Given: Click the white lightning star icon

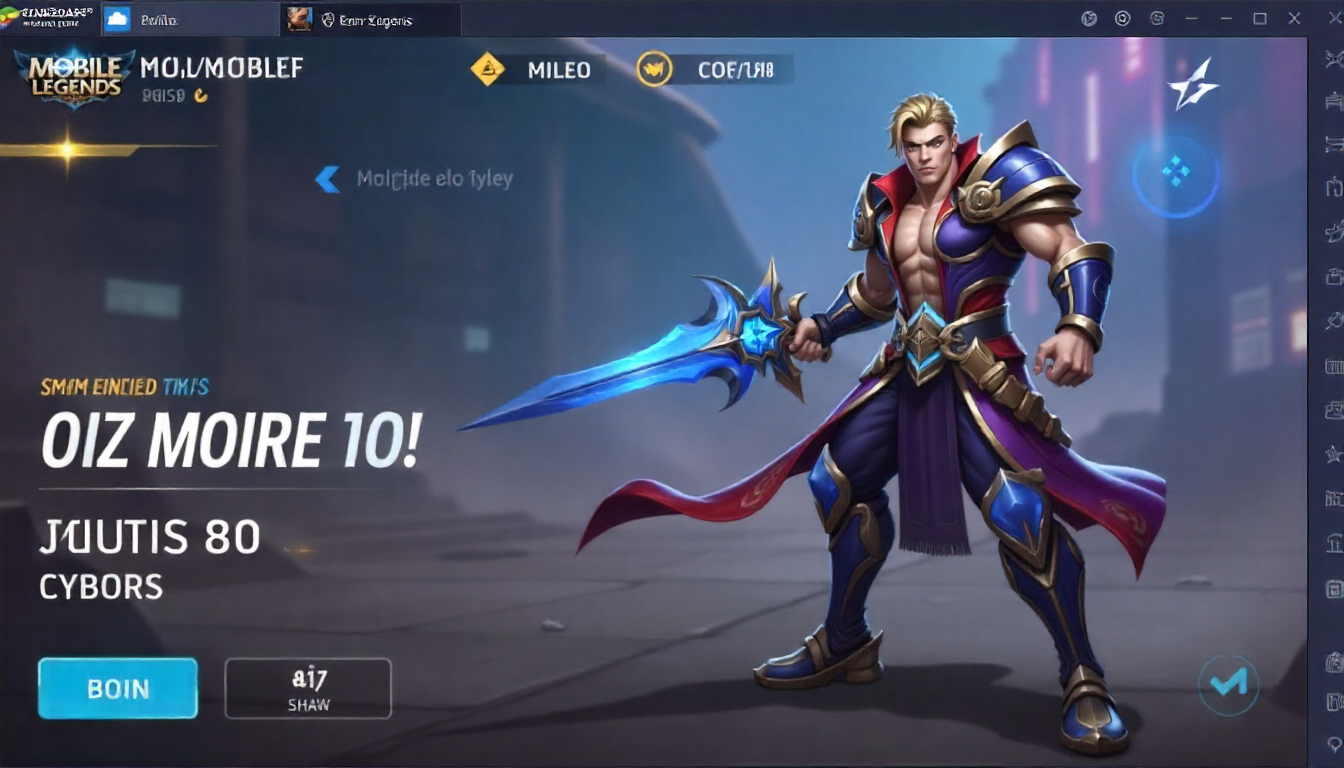Looking at the screenshot, I should [x=1193, y=83].
